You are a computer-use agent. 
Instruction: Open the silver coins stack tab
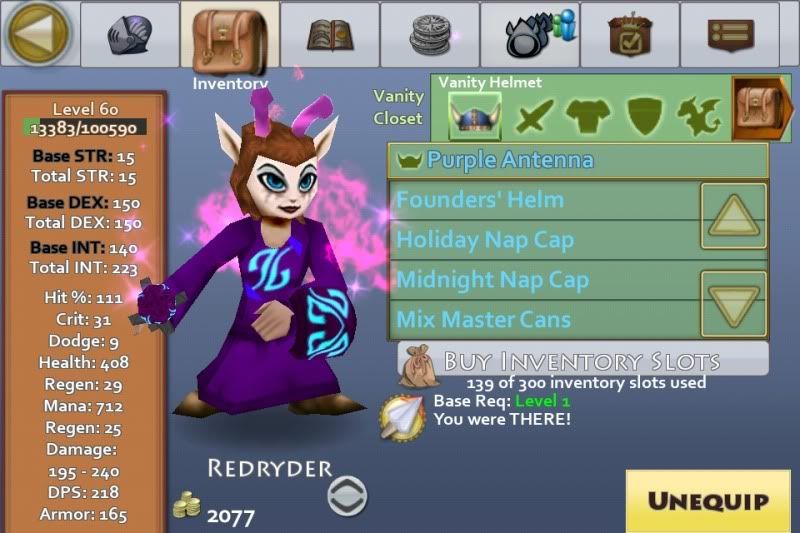coord(429,35)
